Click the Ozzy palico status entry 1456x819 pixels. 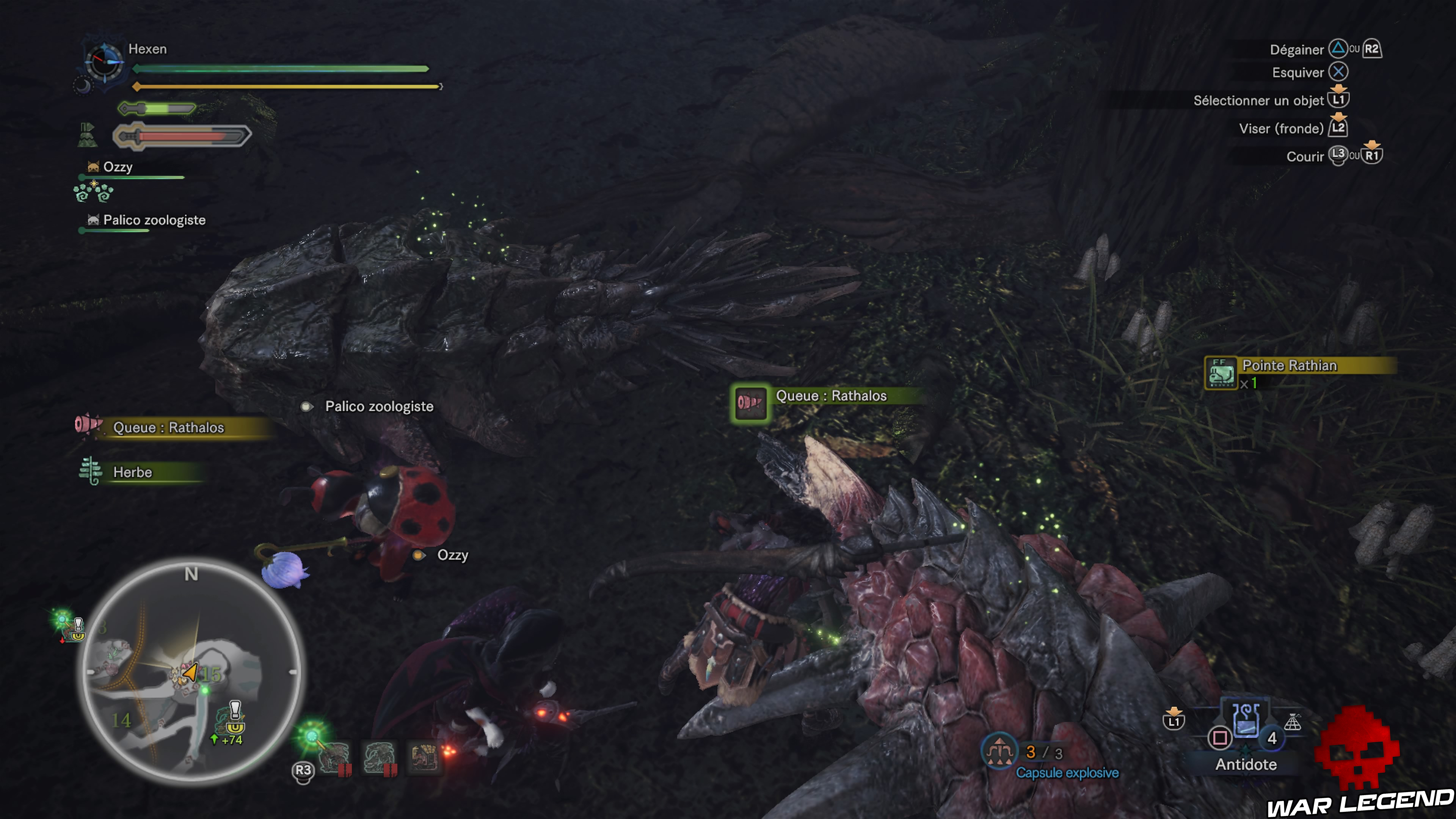click(118, 167)
